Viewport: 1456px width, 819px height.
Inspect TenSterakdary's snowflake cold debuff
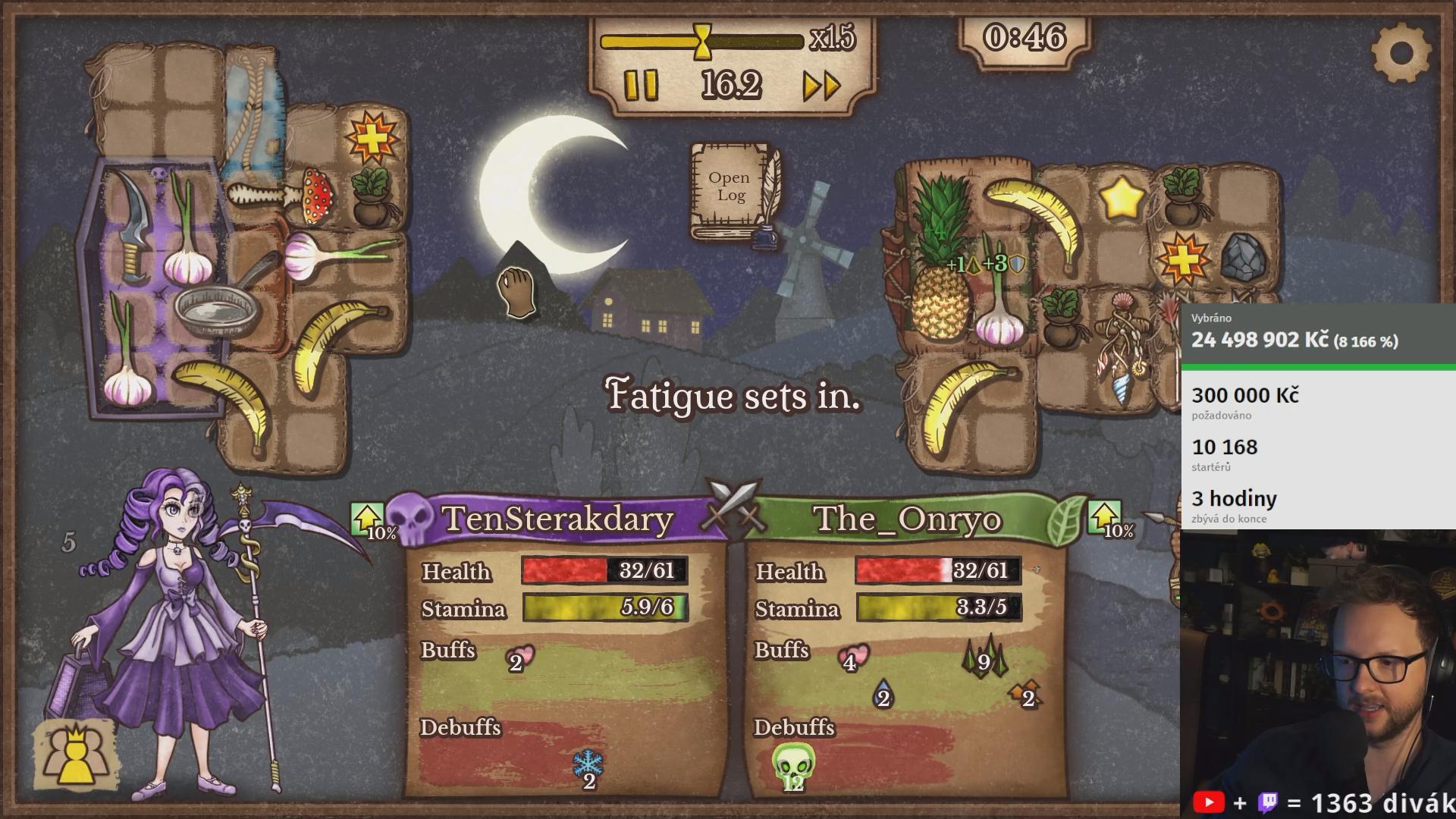(x=588, y=766)
